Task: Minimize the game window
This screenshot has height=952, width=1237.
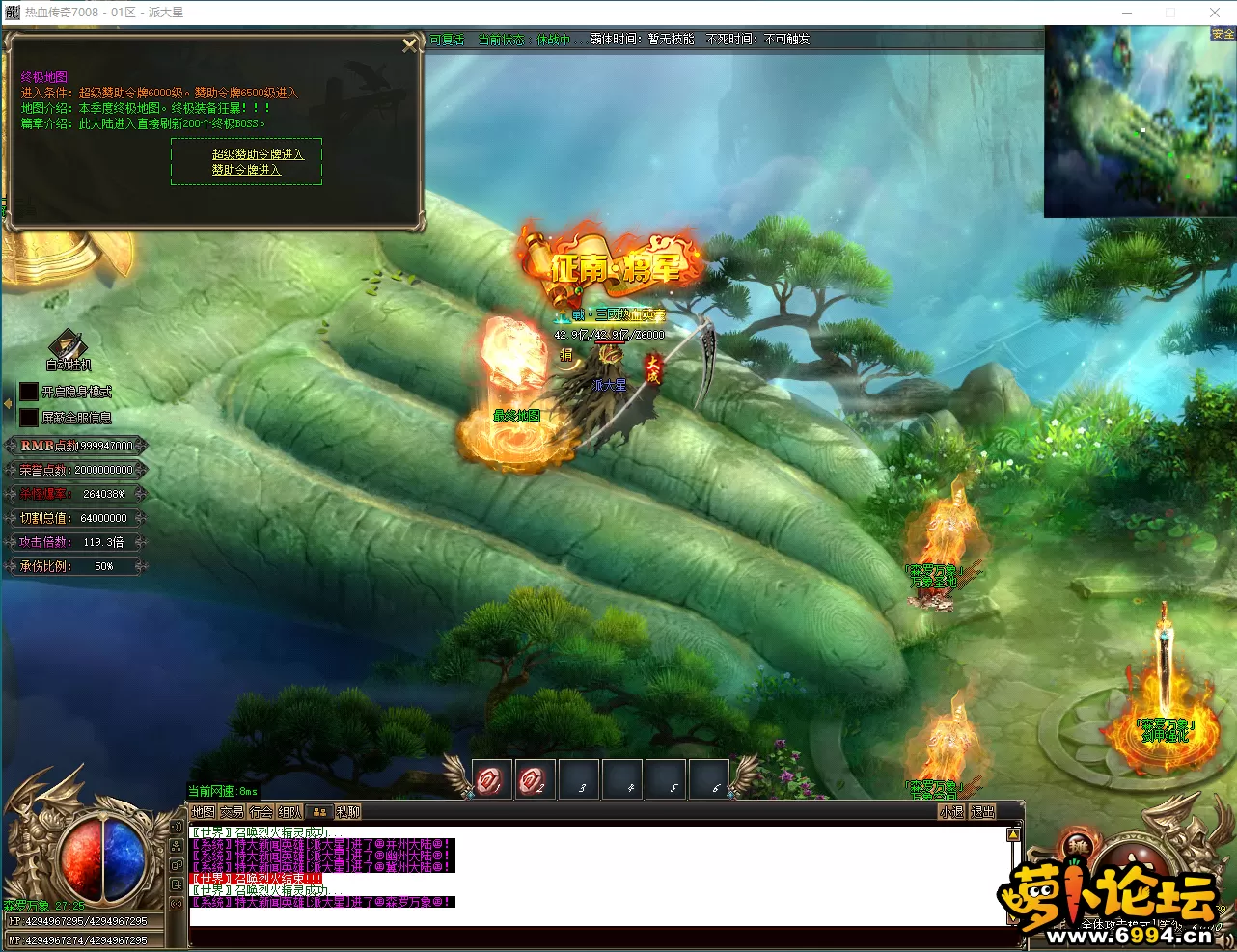Action: 1127,13
